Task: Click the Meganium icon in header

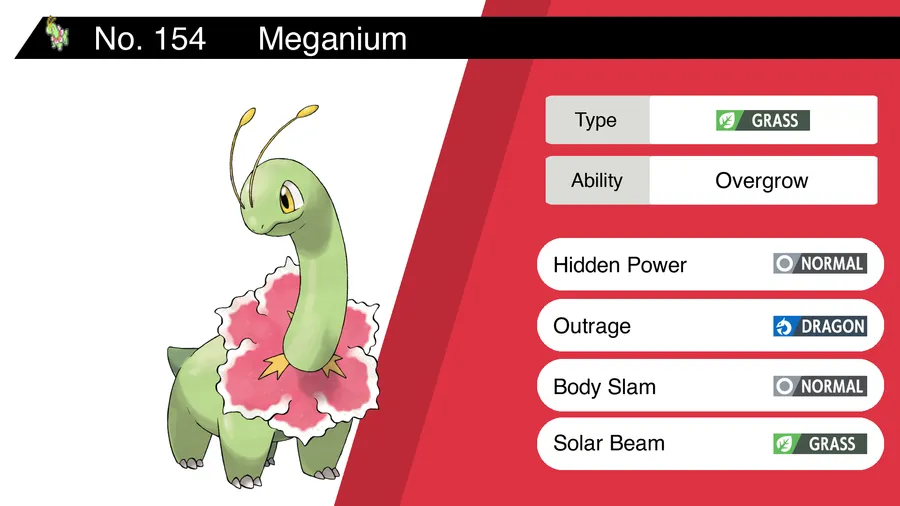Action: point(58,38)
